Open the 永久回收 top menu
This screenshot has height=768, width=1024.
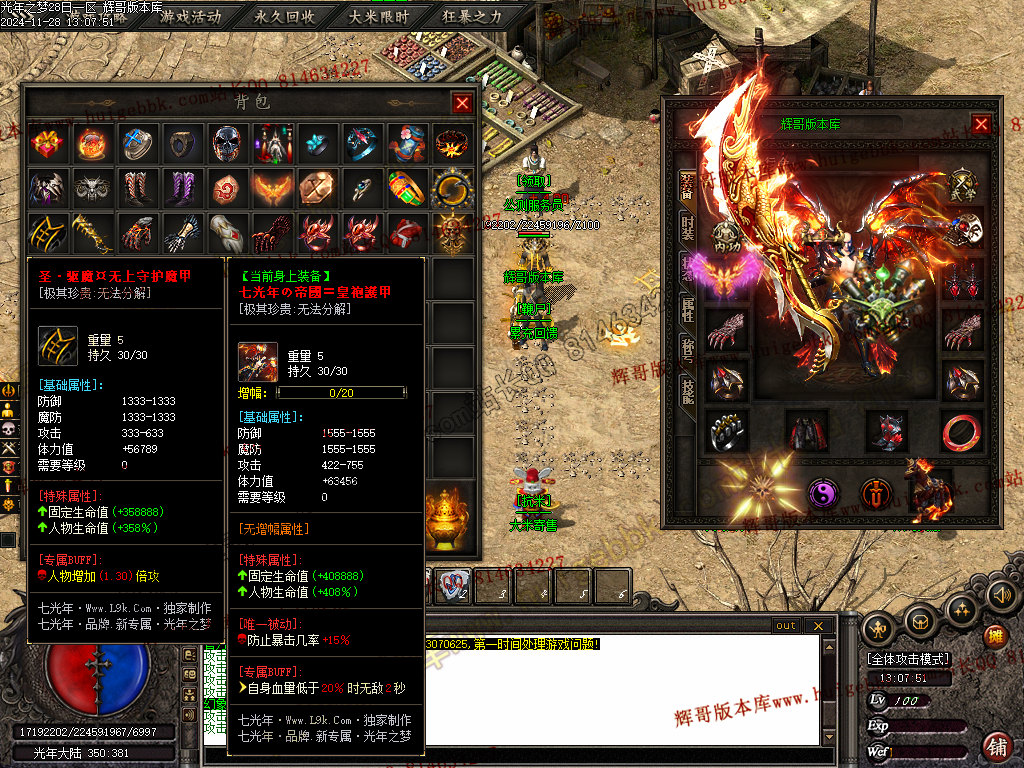coord(285,17)
